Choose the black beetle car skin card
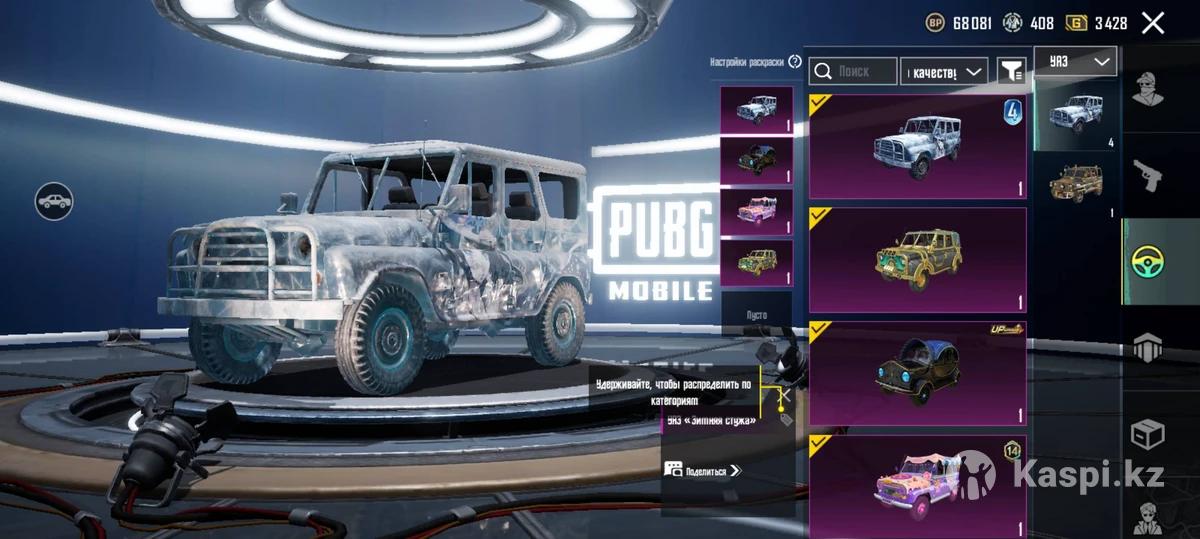The width and height of the screenshot is (1200, 539). [x=917, y=373]
